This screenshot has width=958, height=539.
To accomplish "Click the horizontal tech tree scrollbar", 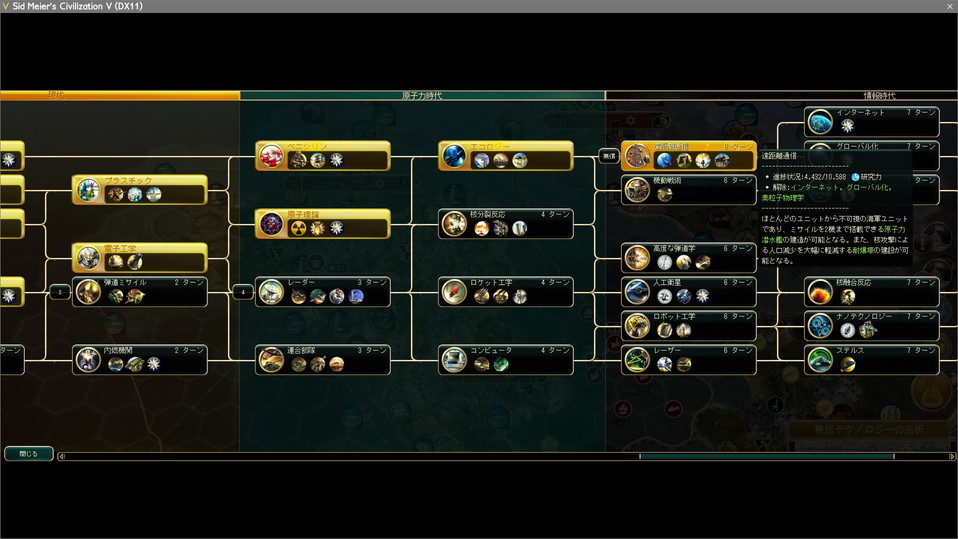I will point(766,457).
